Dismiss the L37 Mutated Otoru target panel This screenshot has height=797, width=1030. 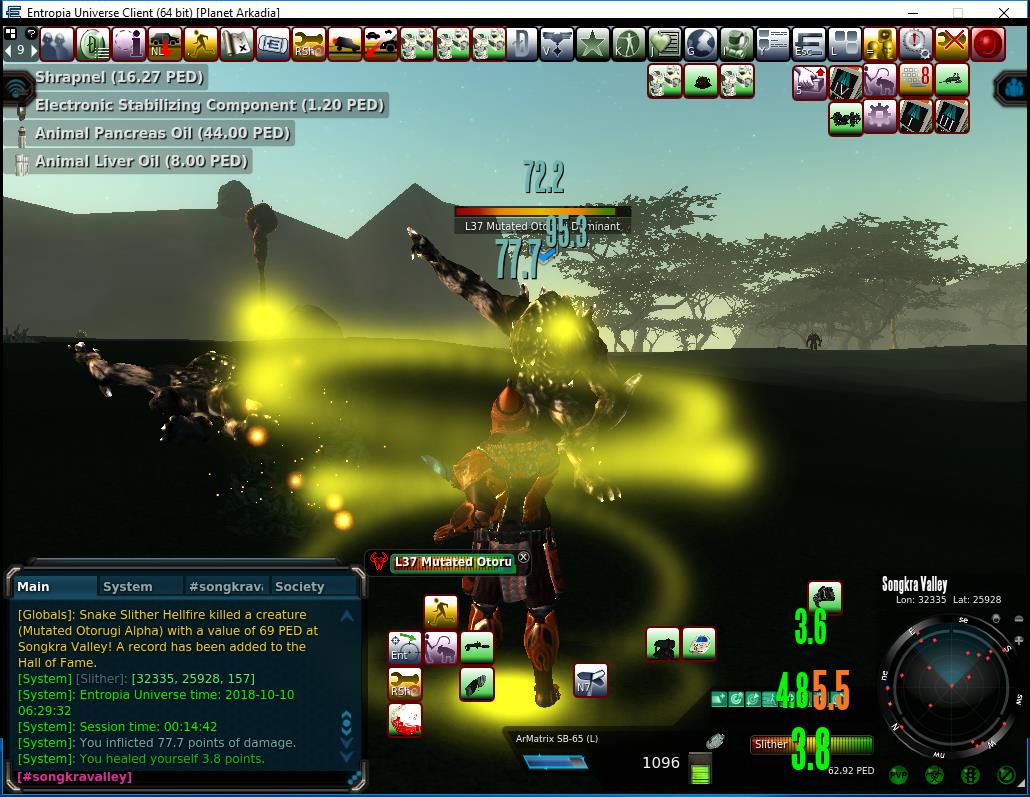coord(523,558)
